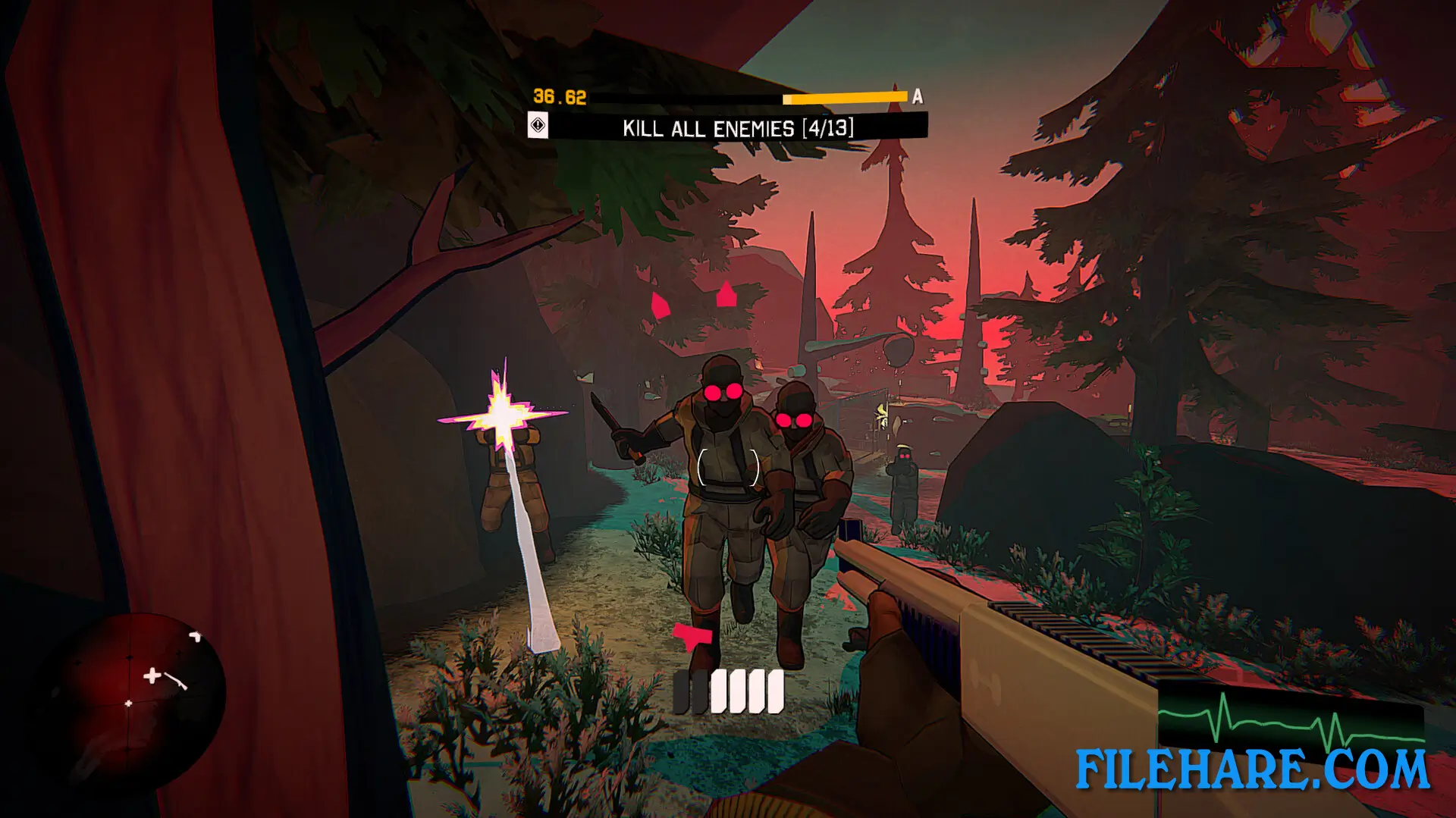Click the right red enemy alert marker in the sky
The width and height of the screenshot is (1456, 818).
(726, 296)
